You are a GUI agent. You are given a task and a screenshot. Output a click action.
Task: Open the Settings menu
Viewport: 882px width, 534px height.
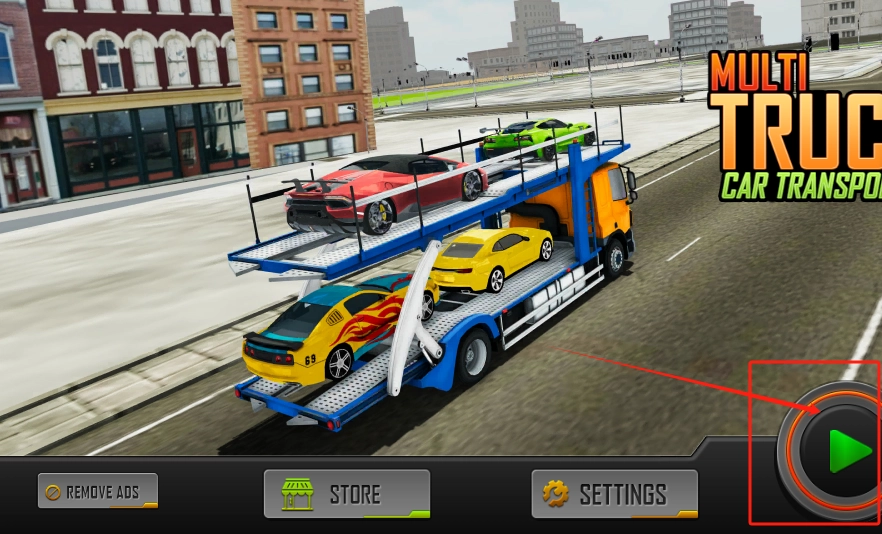(614, 493)
